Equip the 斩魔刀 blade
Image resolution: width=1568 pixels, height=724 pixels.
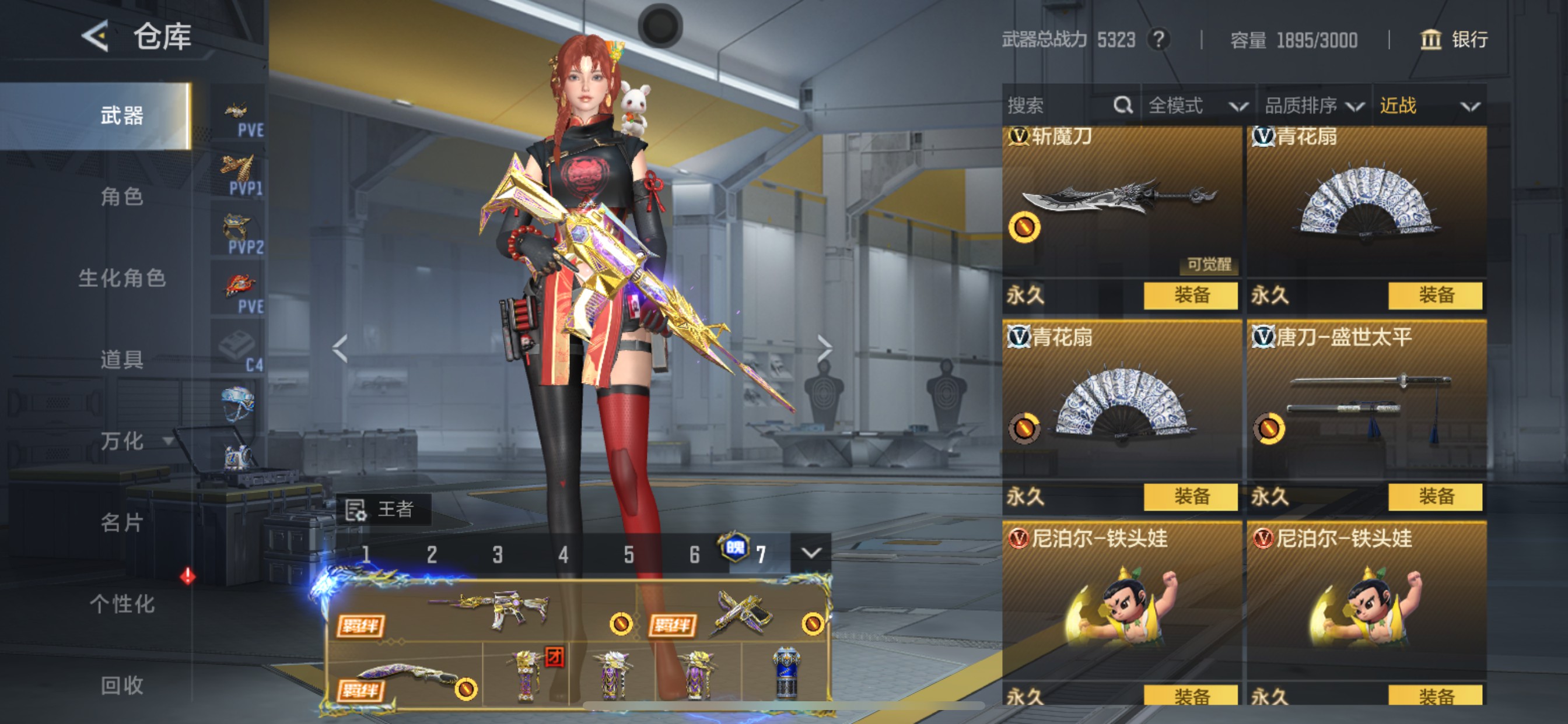[x=1191, y=296]
